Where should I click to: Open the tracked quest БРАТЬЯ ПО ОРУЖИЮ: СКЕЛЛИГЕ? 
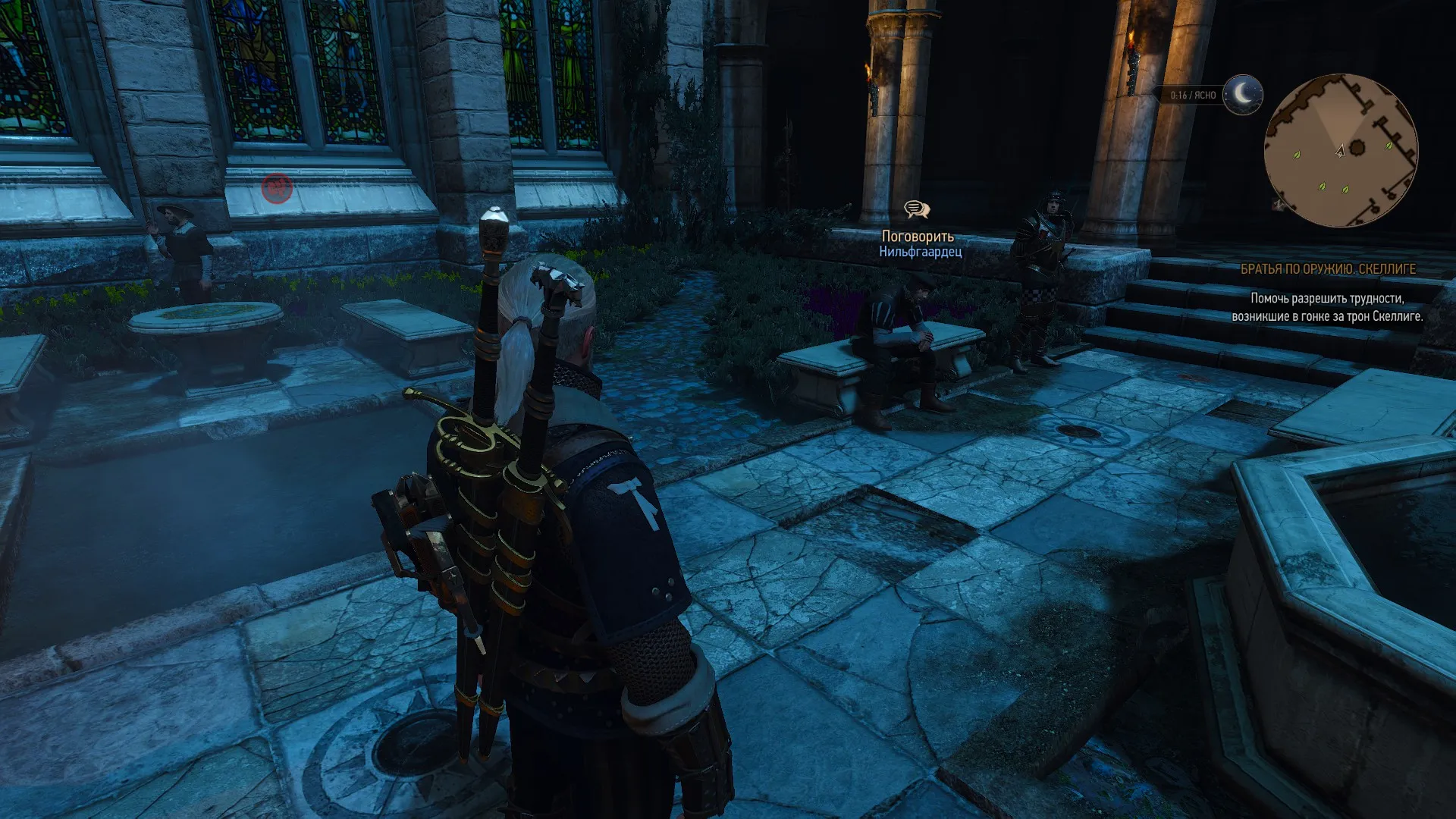[1327, 269]
